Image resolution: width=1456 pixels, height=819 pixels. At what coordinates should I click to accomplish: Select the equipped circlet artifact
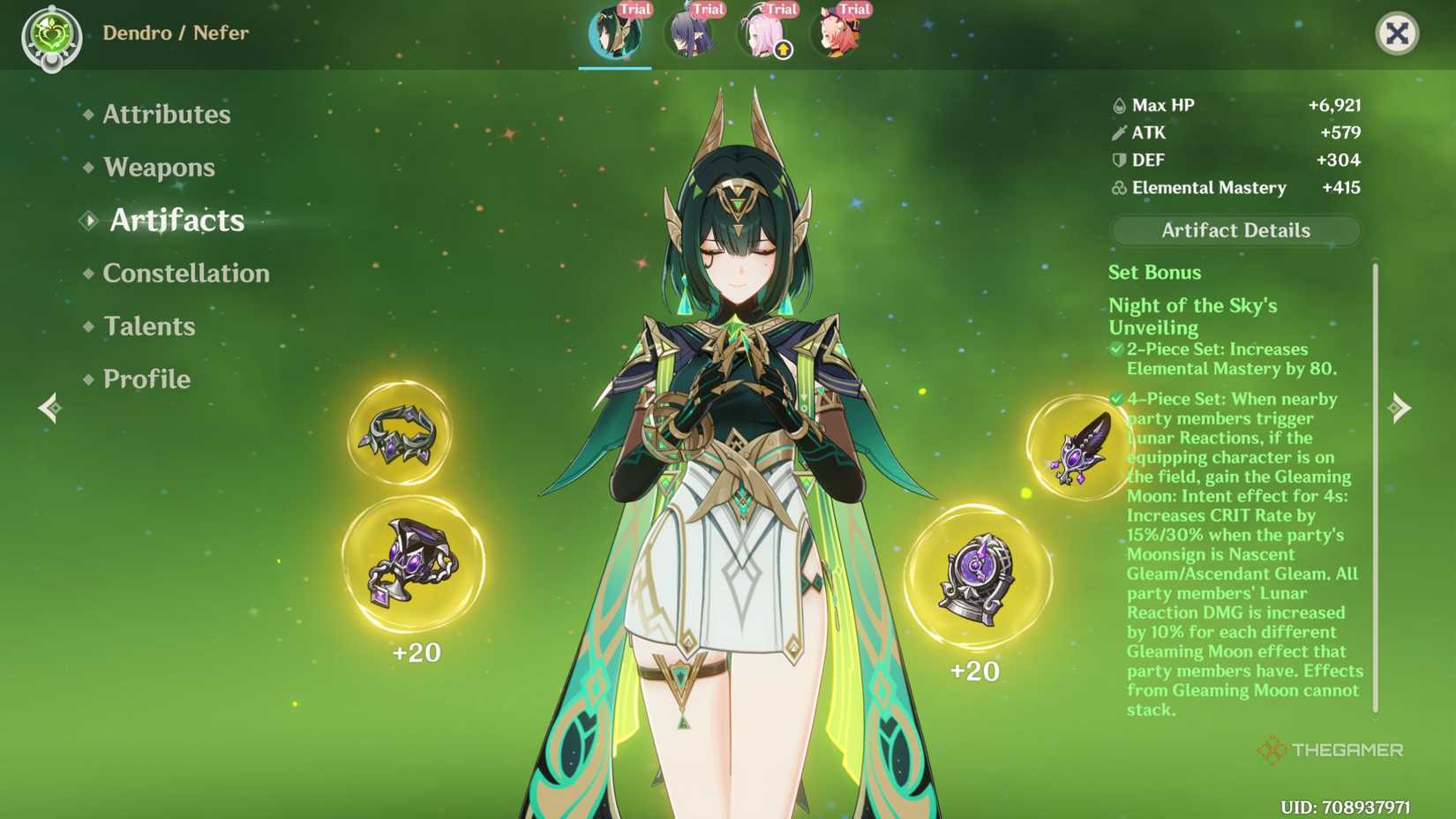coord(402,434)
